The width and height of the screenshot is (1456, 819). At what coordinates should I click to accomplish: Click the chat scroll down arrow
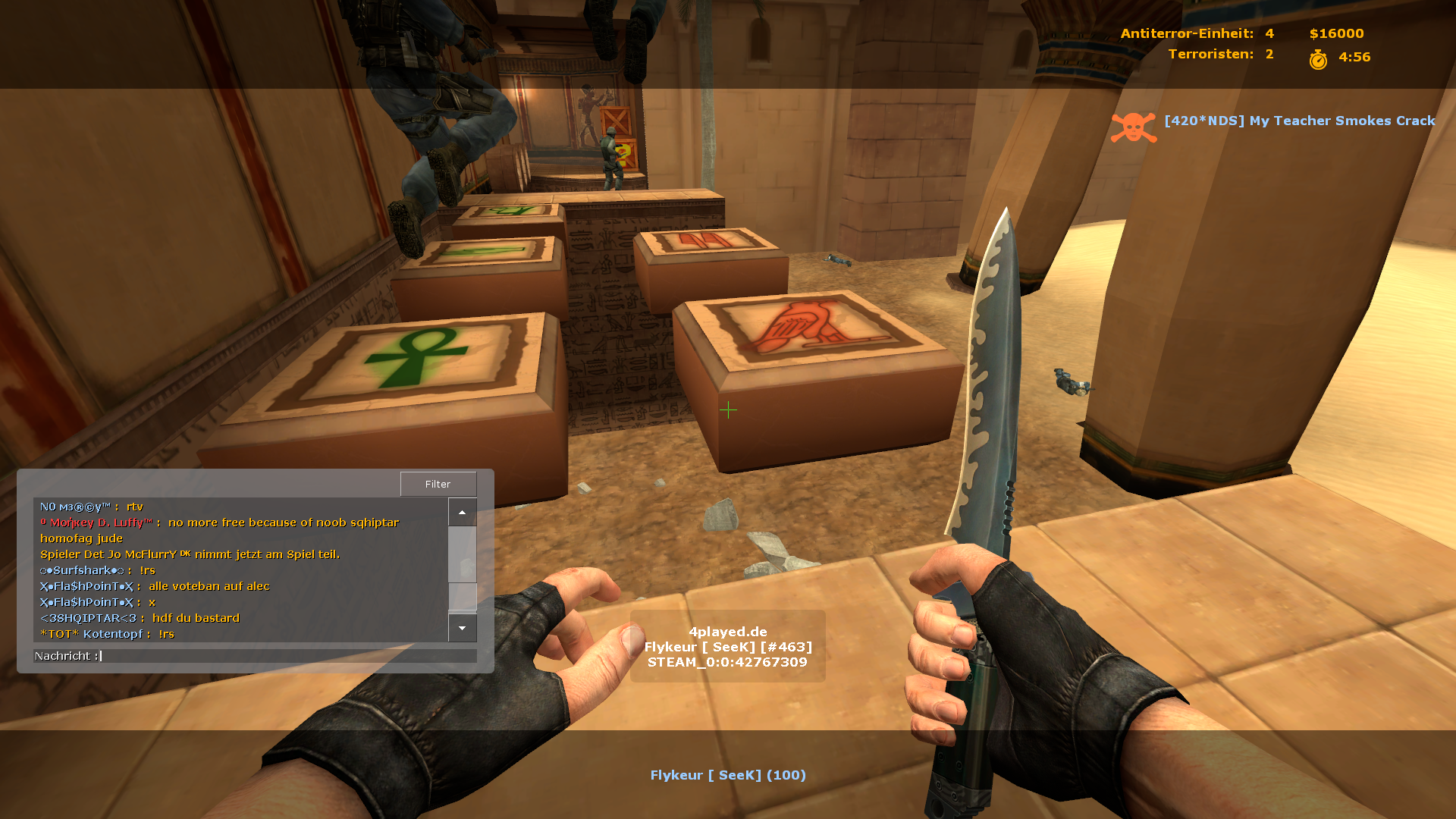462,628
